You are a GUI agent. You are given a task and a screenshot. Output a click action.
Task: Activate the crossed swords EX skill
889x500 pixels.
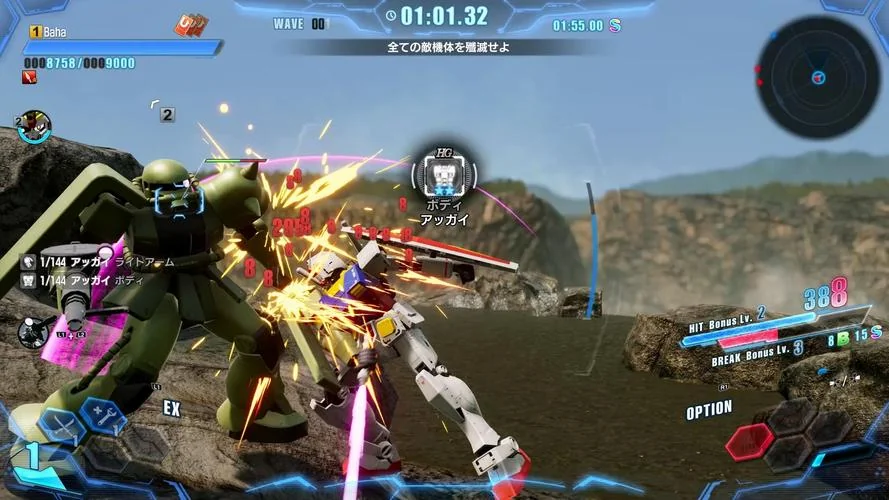coord(61,424)
